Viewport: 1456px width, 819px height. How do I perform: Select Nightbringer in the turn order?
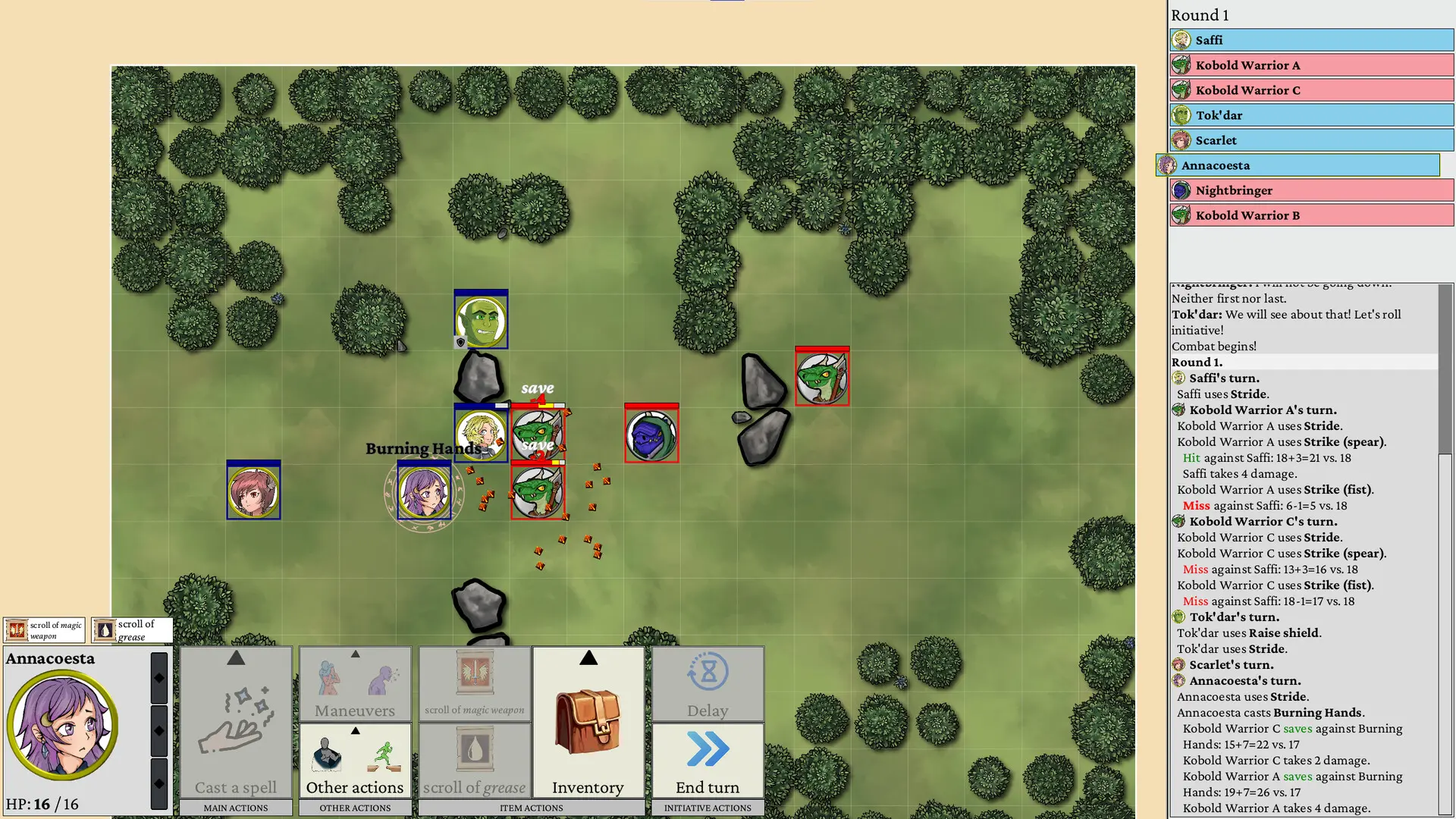point(1311,190)
